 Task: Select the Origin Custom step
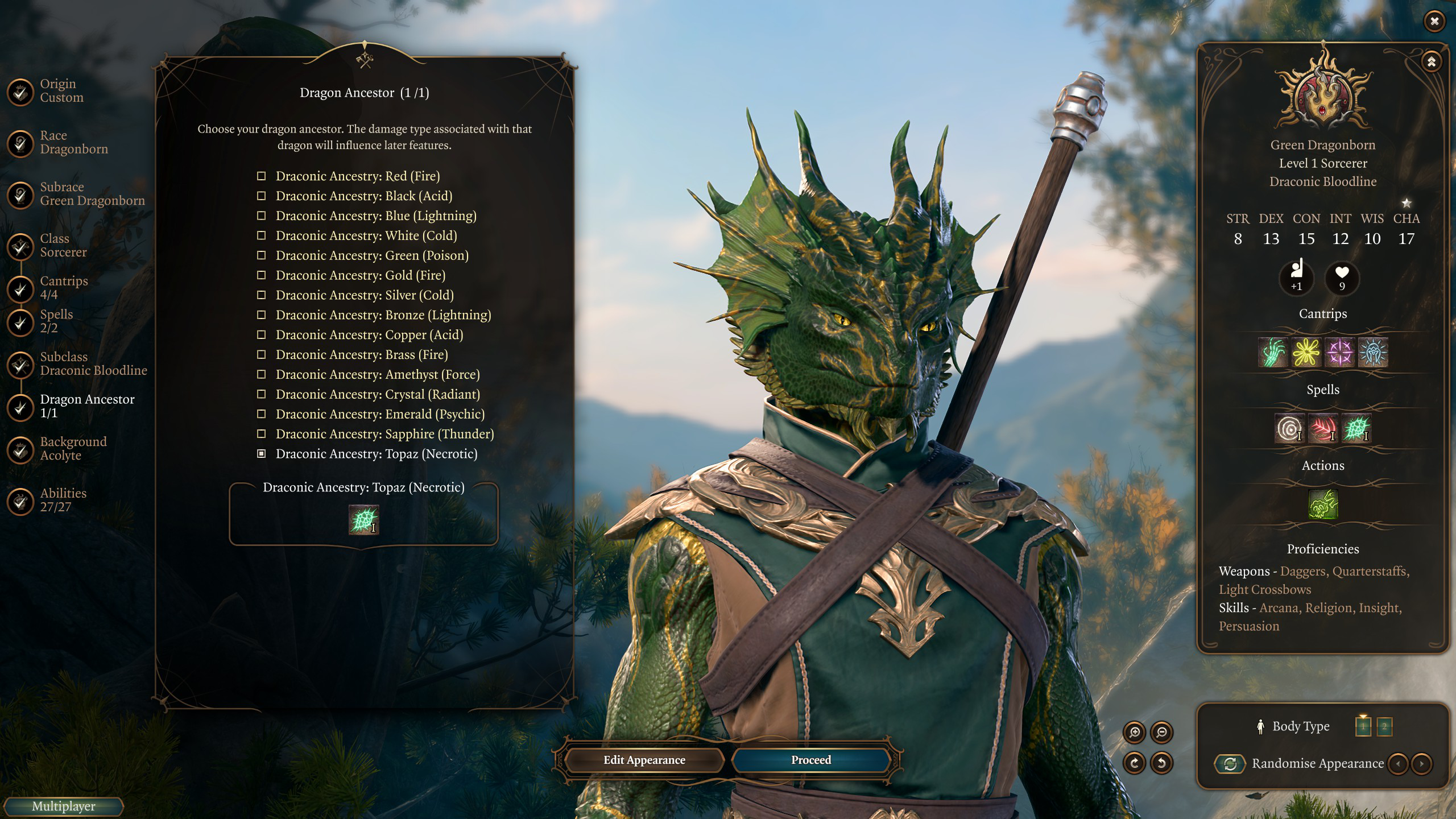coord(61,91)
